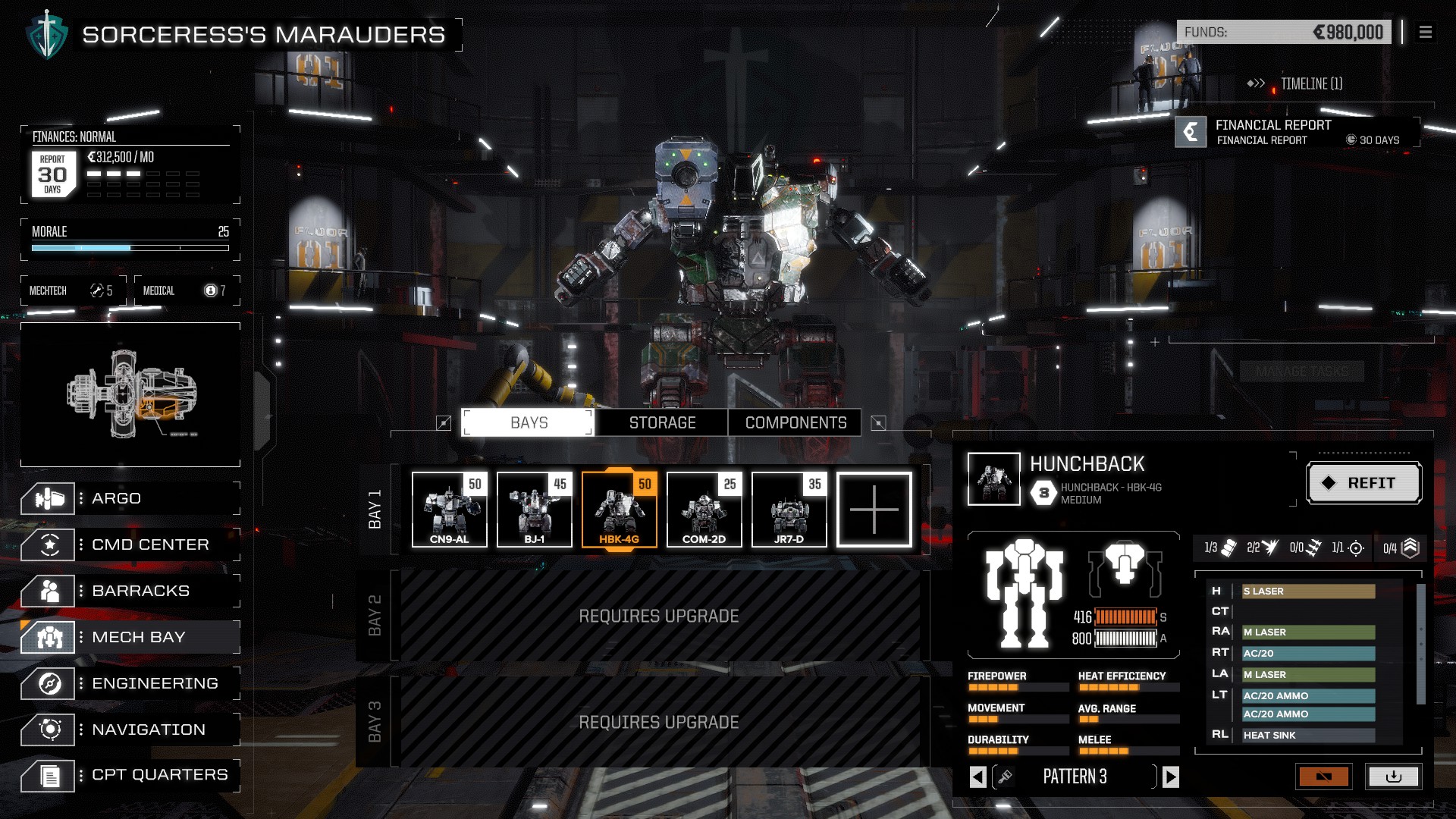The height and width of the screenshot is (819, 1456).
Task: Click the store mech download-arrow button
Action: click(x=1393, y=777)
